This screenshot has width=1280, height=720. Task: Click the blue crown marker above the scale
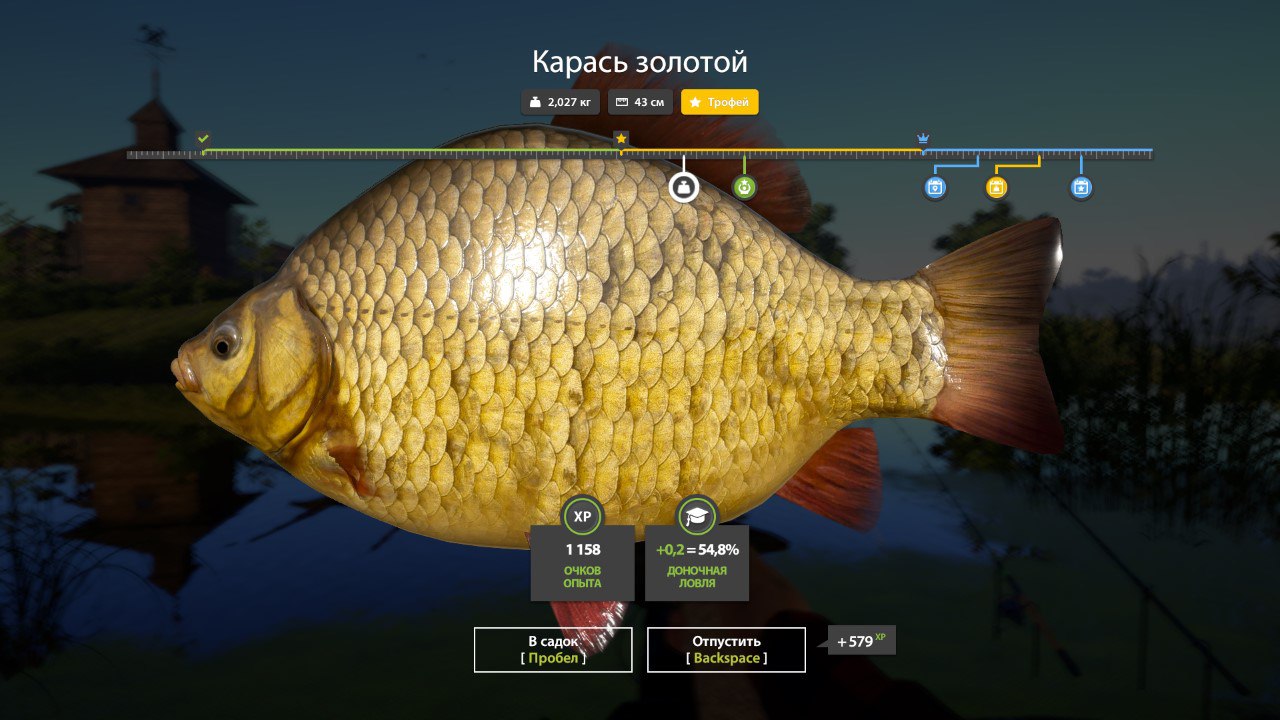923,138
